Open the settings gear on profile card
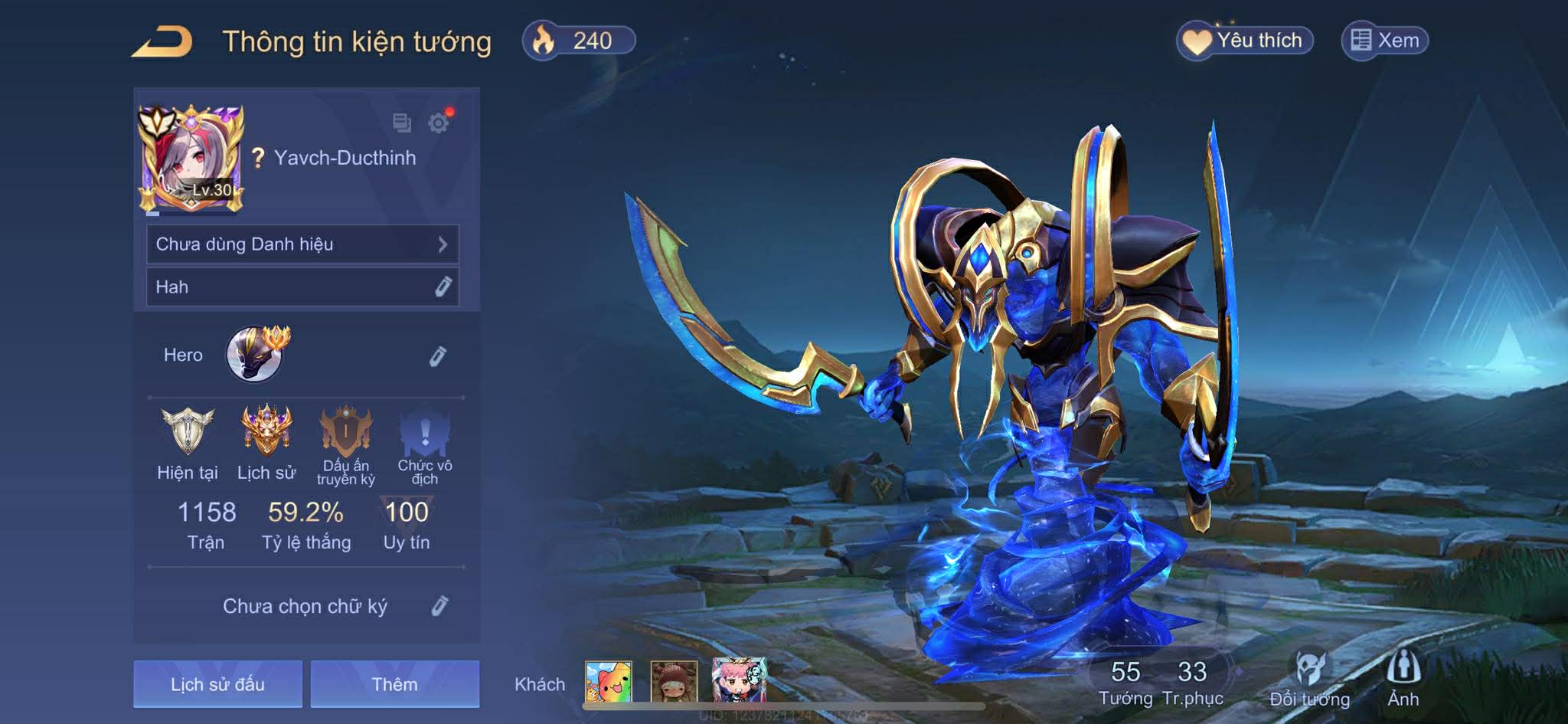The height and width of the screenshot is (724, 1568). 439,123
